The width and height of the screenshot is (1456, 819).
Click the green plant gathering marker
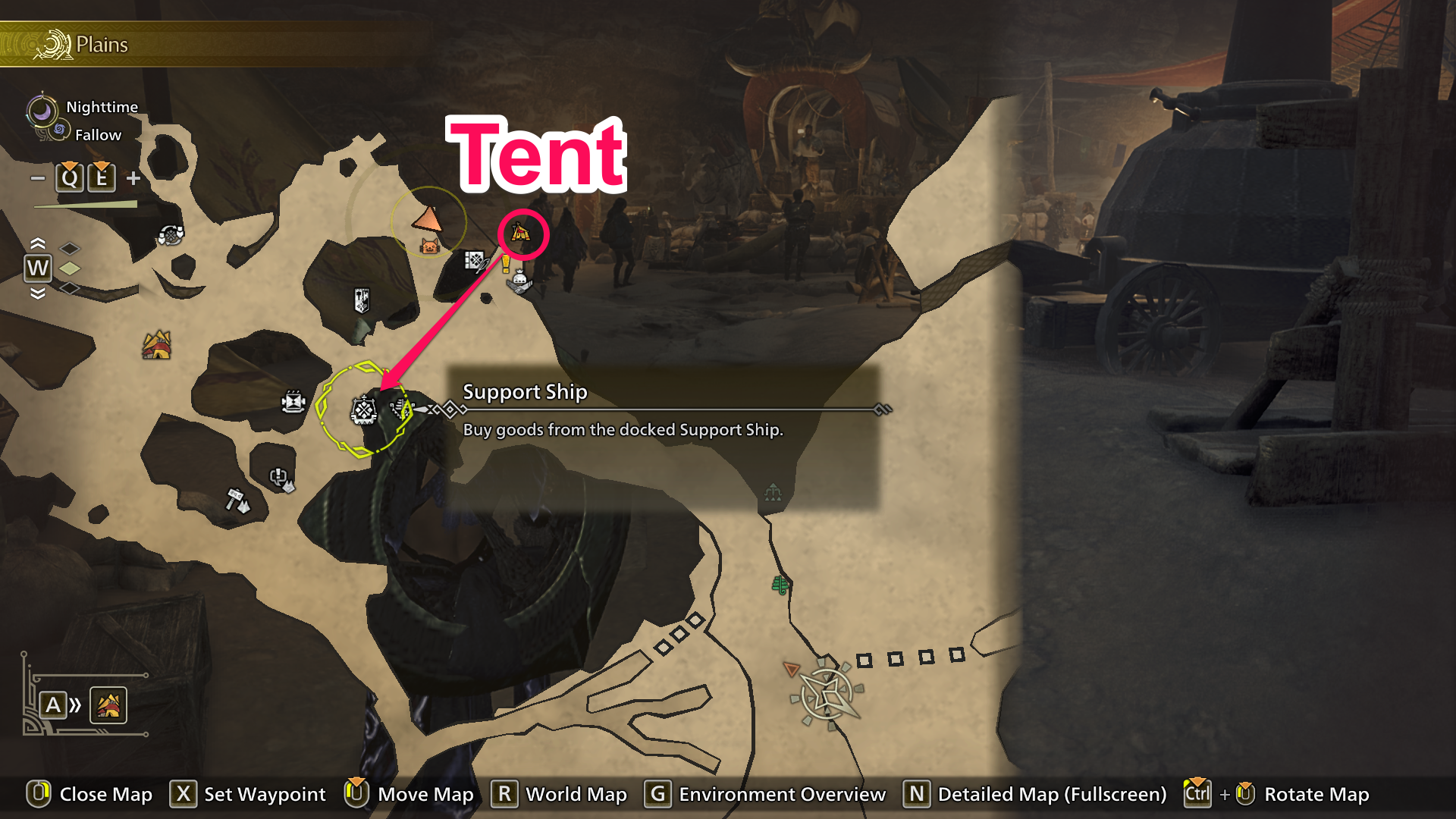click(780, 585)
